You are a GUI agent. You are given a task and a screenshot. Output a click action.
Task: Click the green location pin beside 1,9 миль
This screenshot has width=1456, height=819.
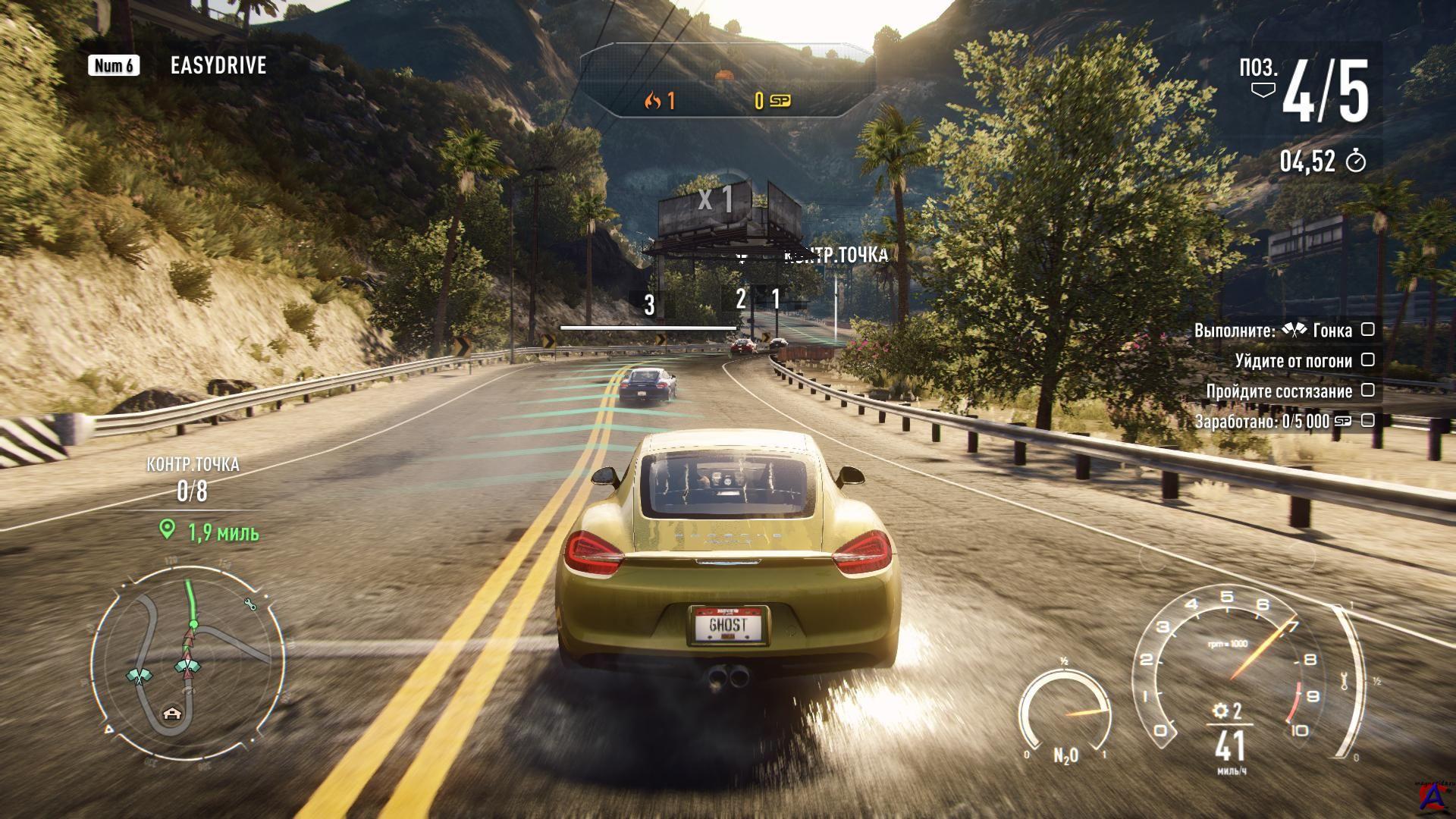168,530
